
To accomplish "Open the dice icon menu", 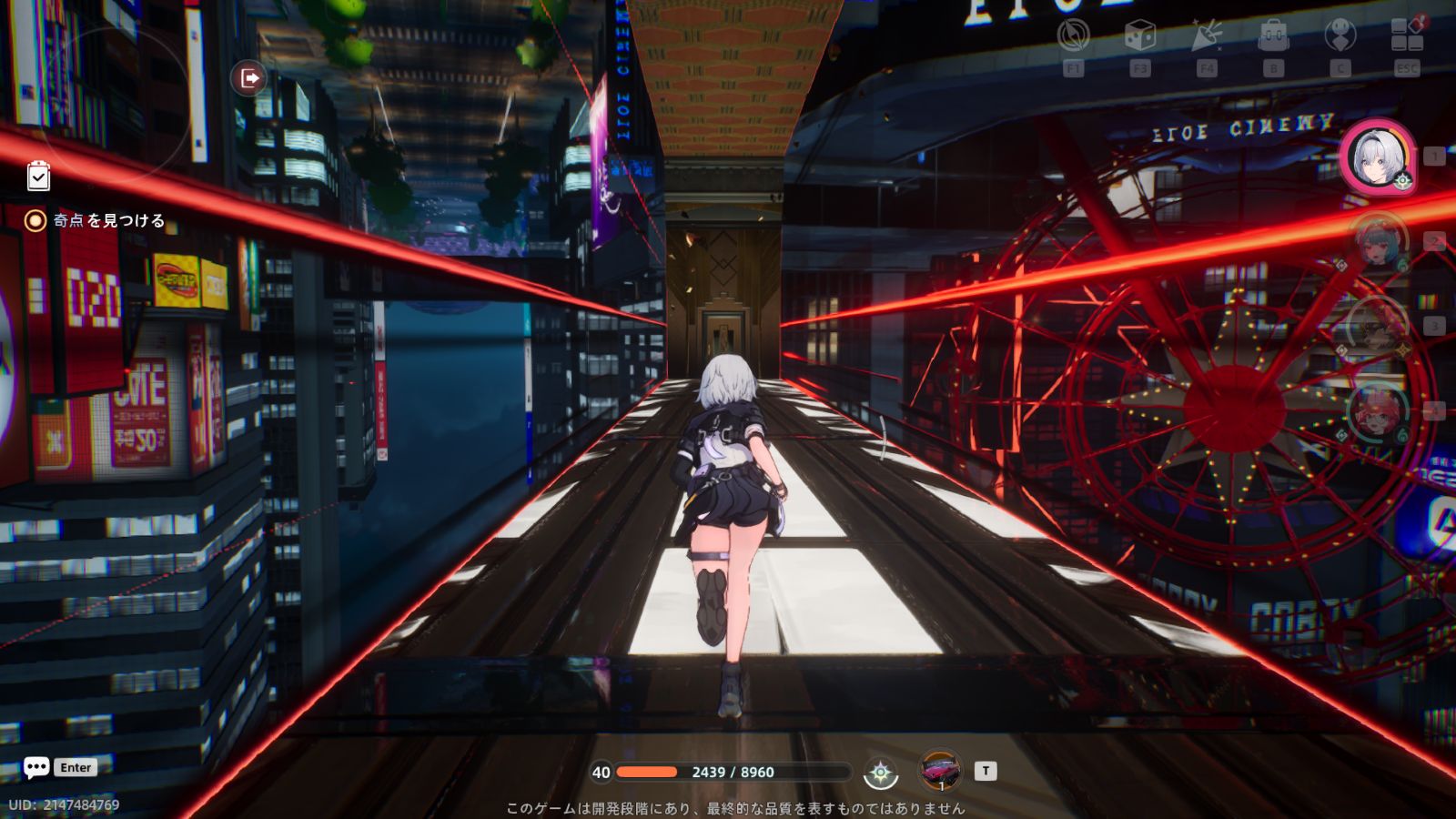I will click(1139, 36).
